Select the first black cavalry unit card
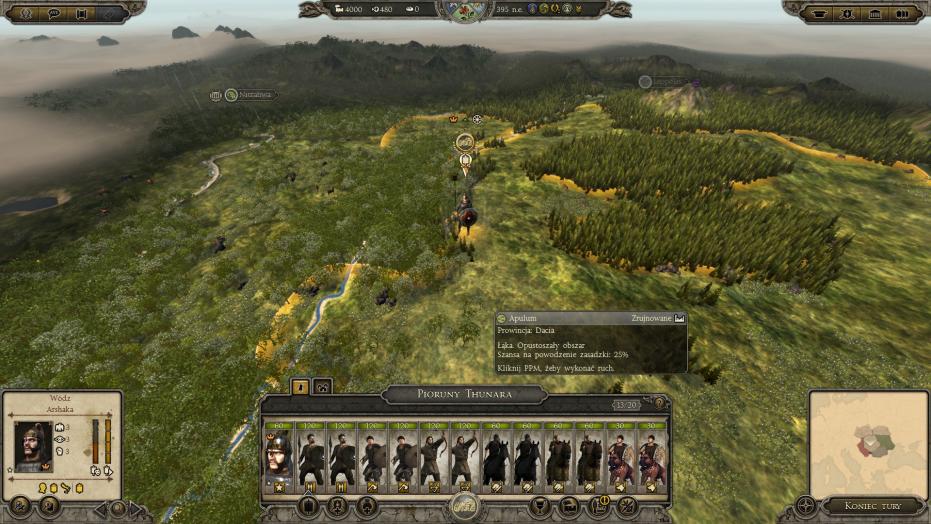 pos(496,459)
